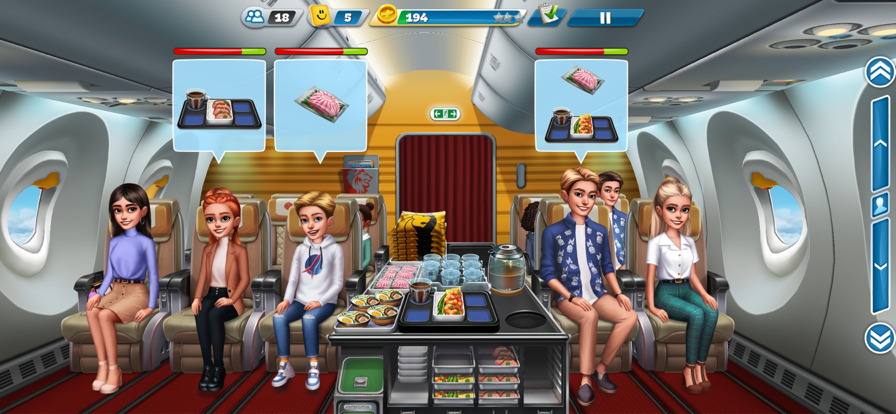Tap the double-arrow down button
Screen dimensions: 896x414
879,338
